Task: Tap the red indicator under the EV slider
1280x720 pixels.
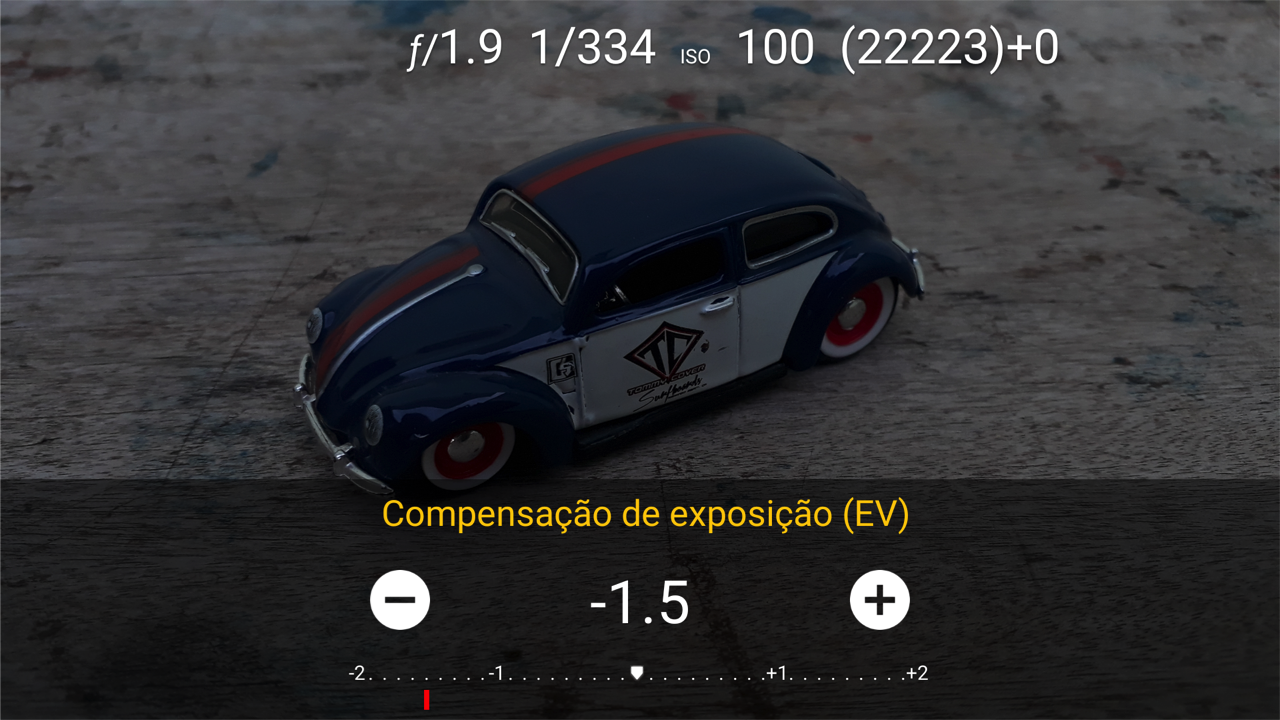Action: (425, 702)
